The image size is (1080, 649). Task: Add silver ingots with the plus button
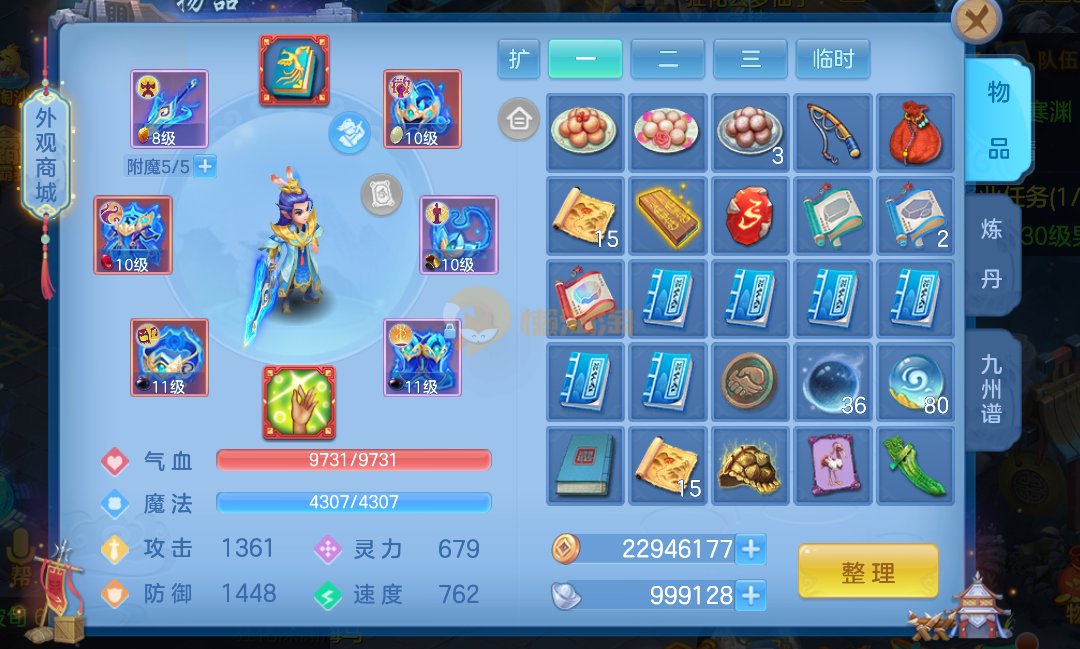(x=750, y=596)
